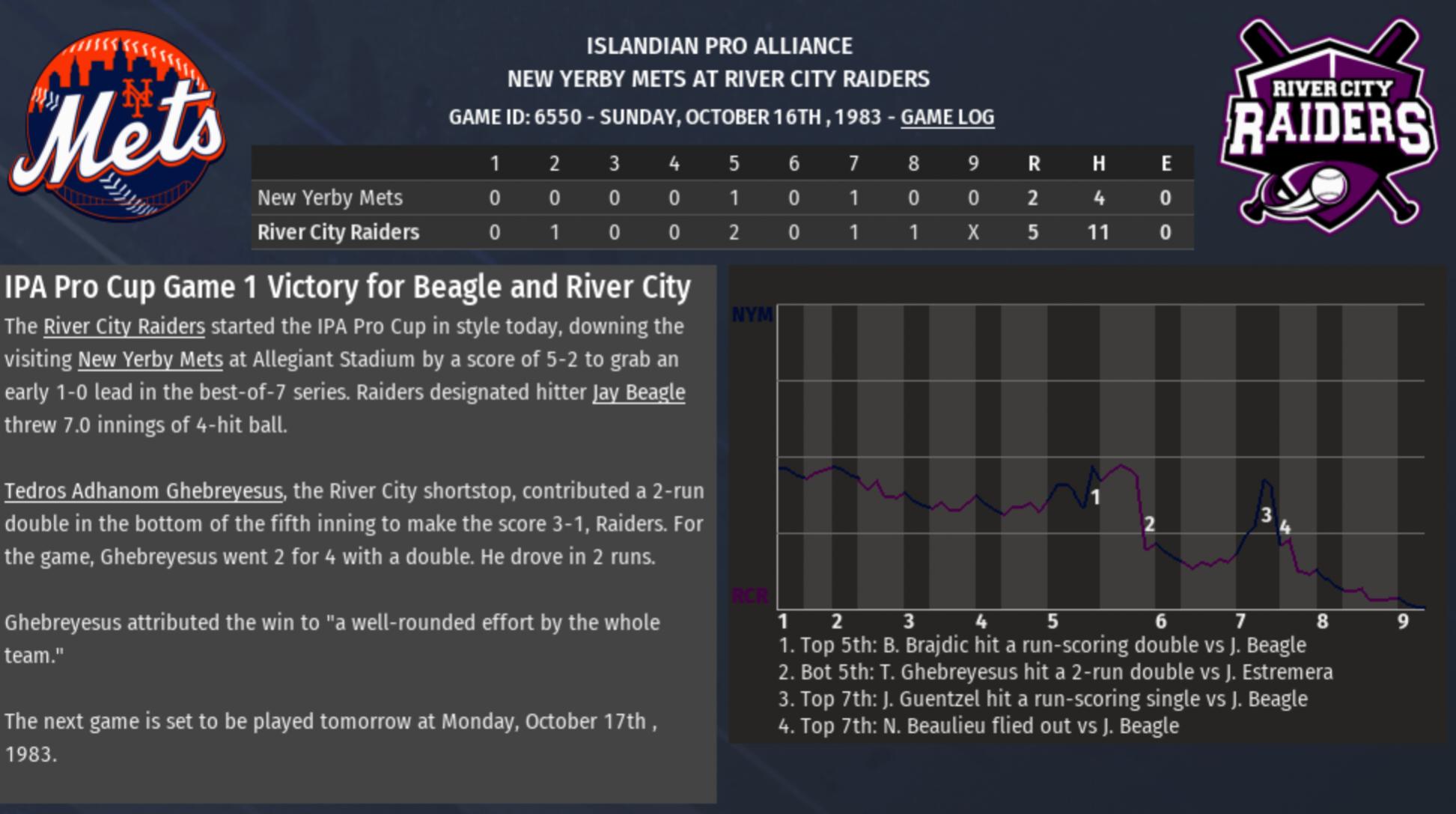Open the GAME LOG link
Screen dimensions: 1456x814
(947, 118)
